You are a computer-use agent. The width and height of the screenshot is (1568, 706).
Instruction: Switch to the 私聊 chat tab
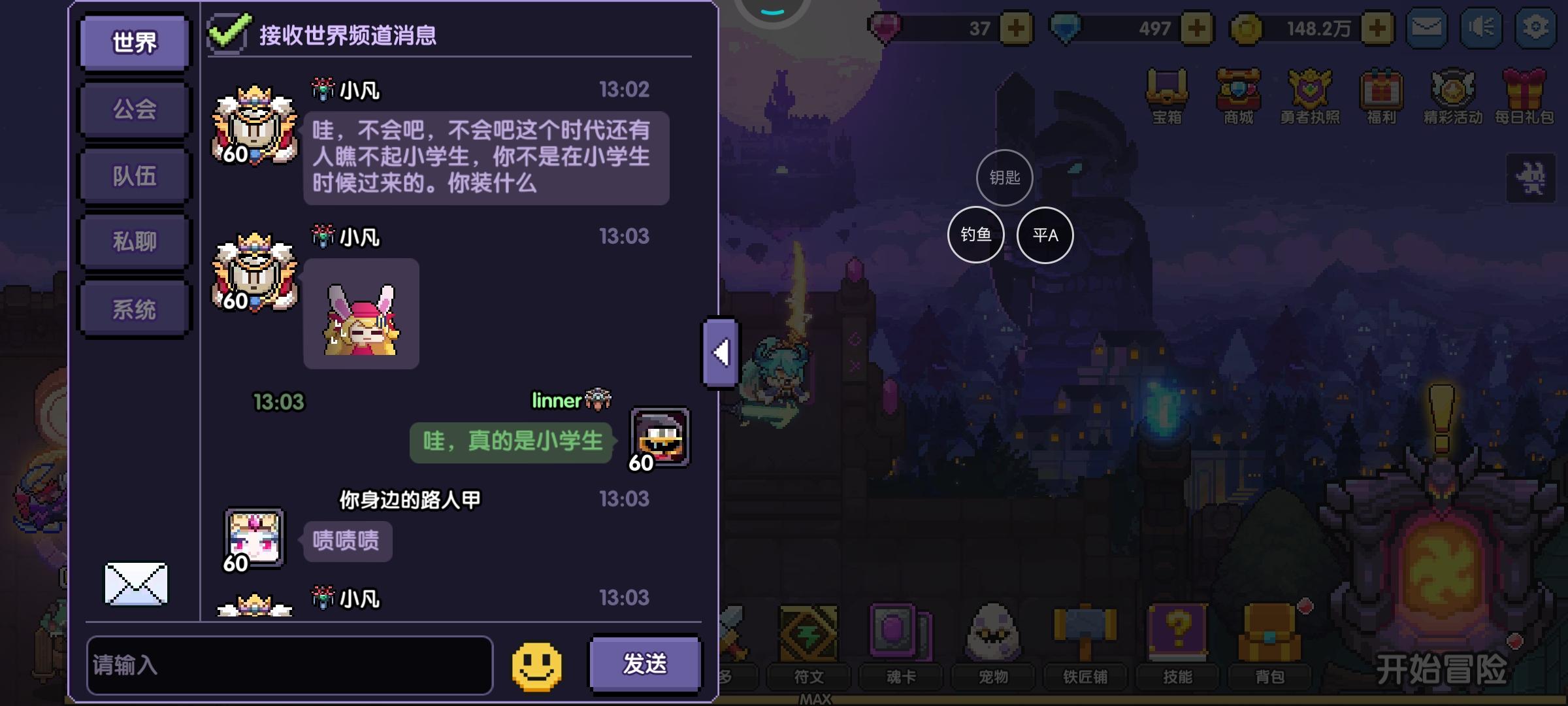tap(133, 241)
